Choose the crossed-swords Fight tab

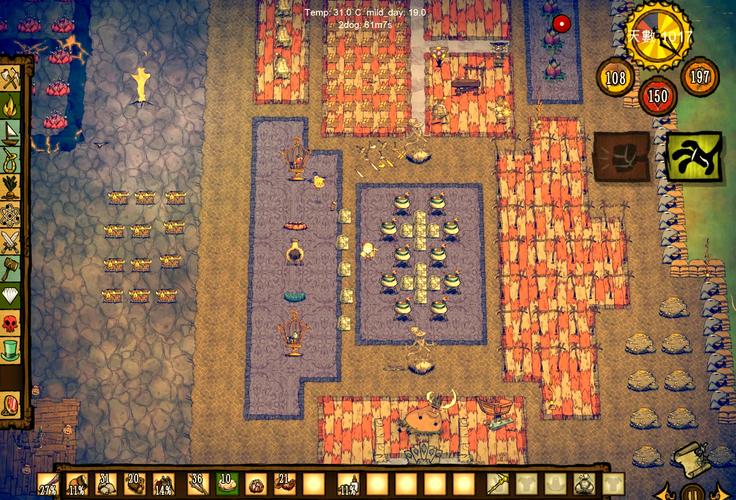pos(11,242)
